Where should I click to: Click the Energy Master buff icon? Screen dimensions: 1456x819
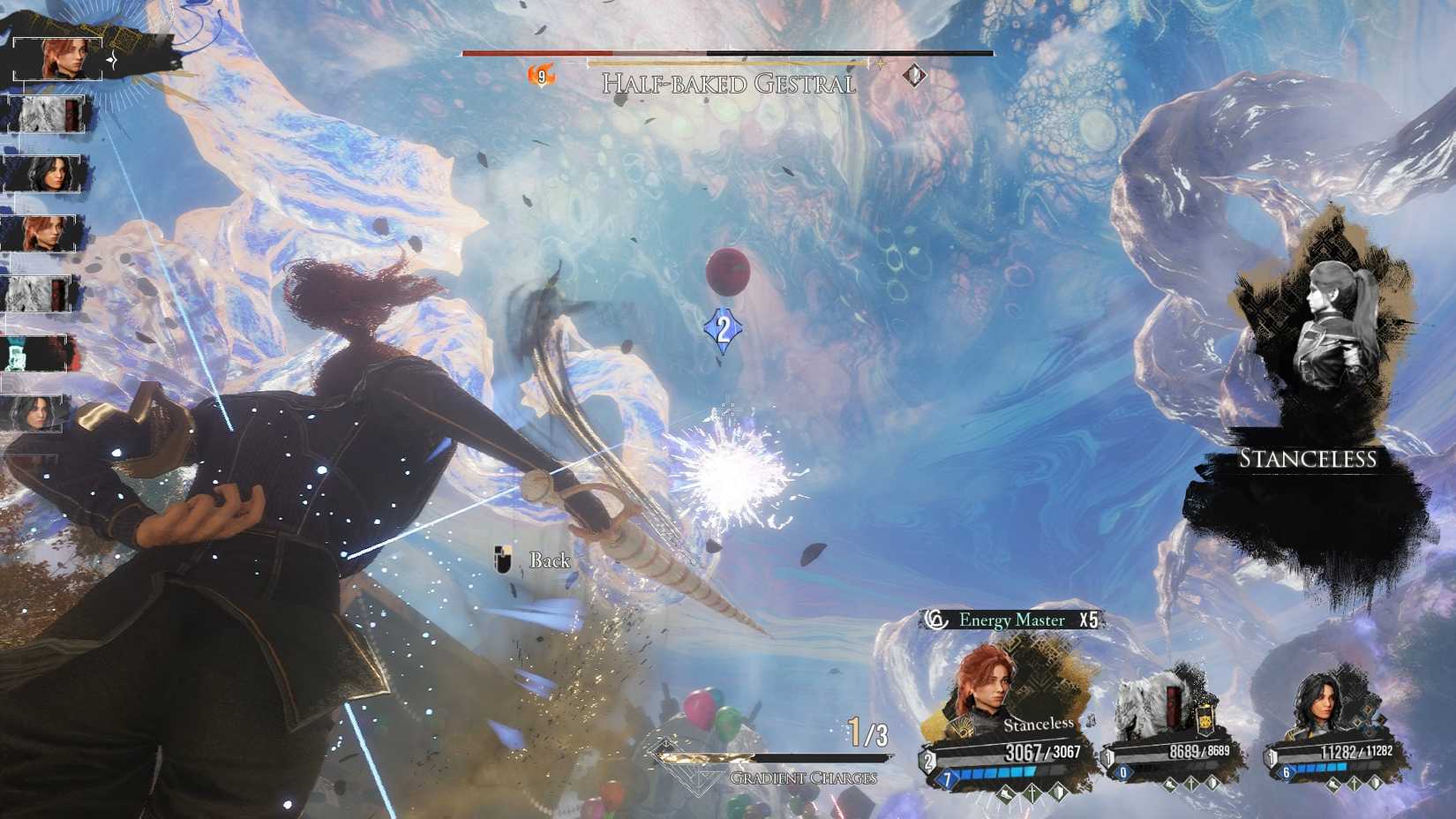(939, 620)
